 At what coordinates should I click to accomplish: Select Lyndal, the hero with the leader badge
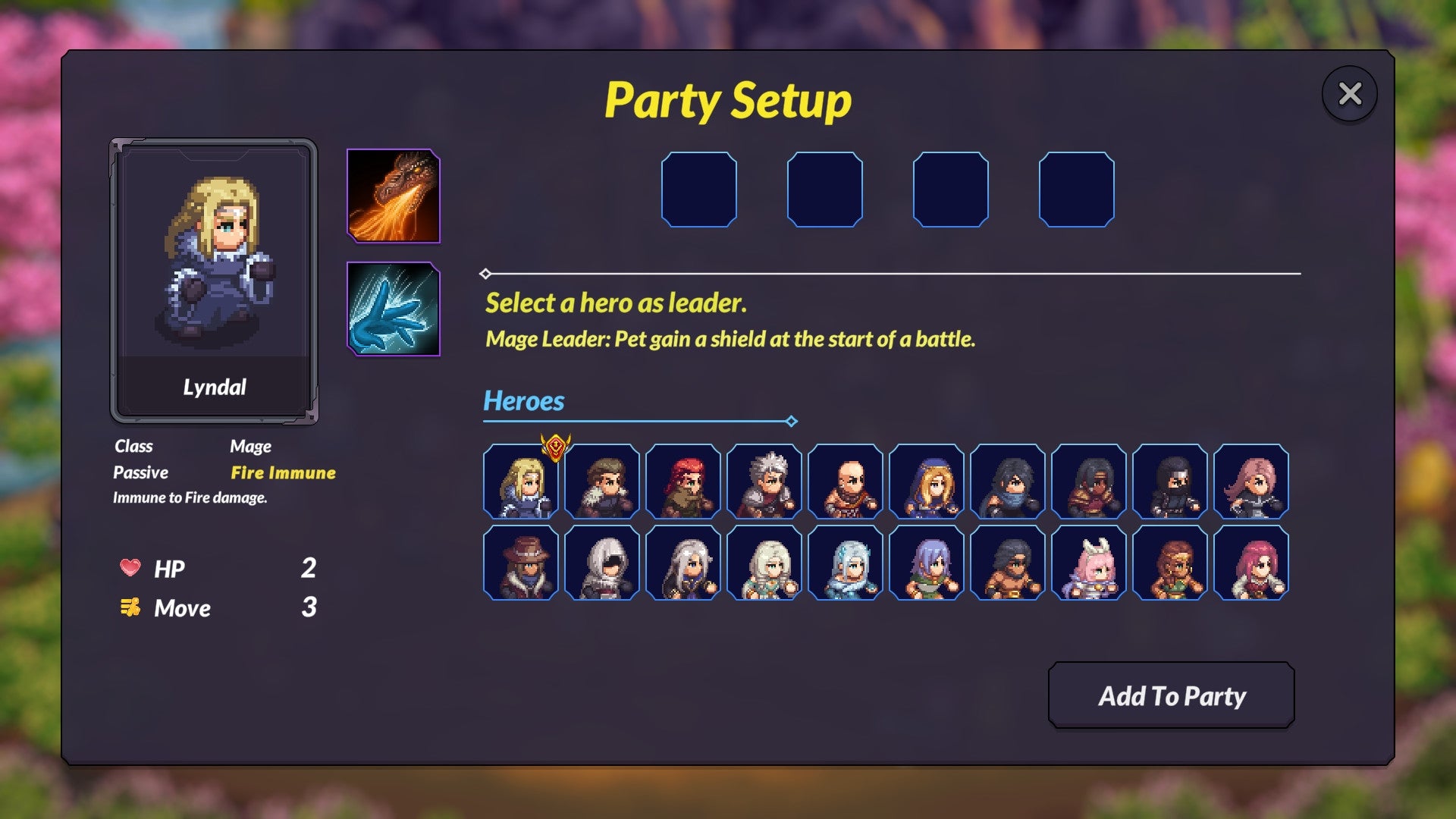[522, 482]
